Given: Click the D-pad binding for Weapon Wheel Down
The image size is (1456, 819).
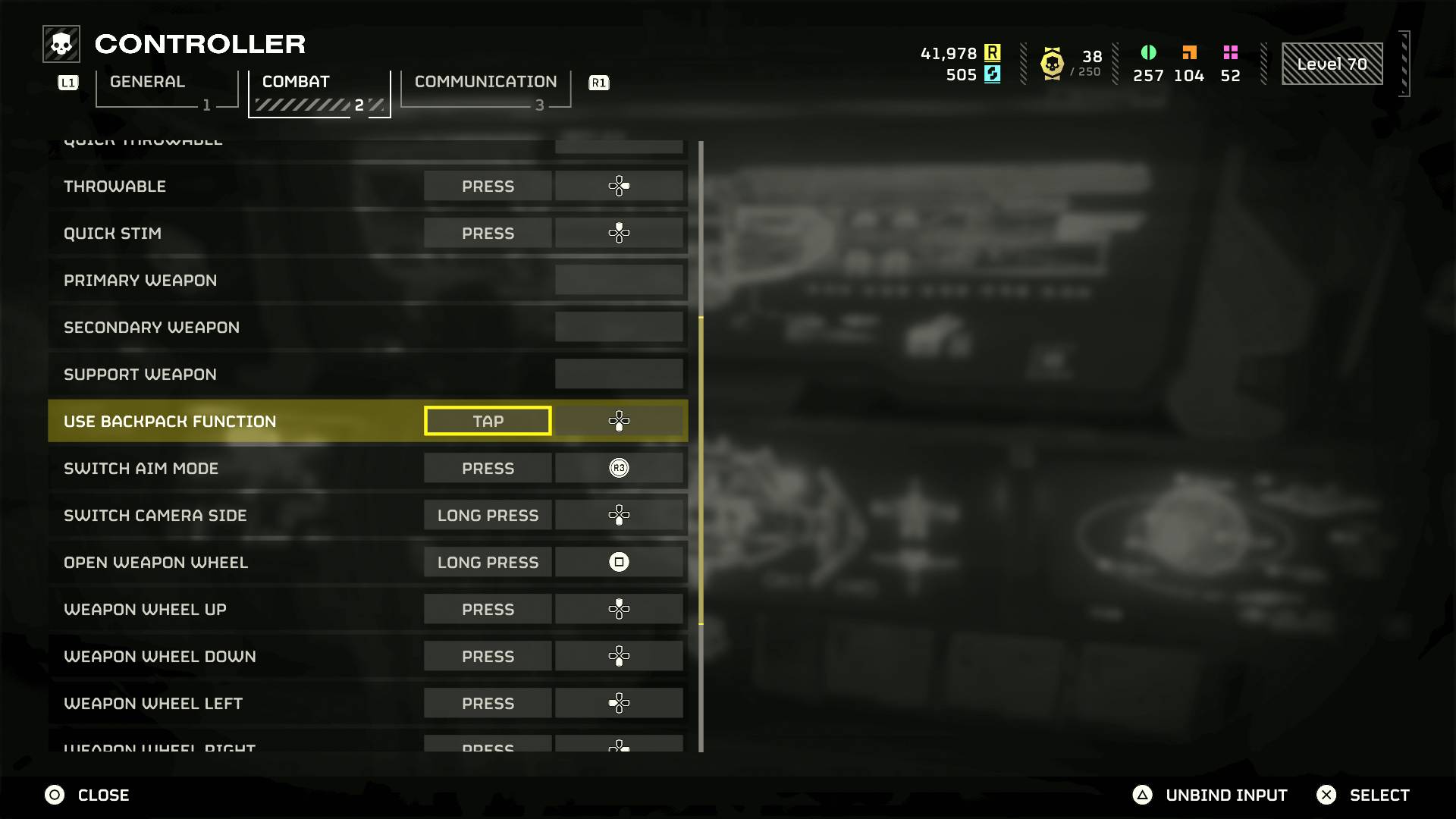Looking at the screenshot, I should [620, 656].
